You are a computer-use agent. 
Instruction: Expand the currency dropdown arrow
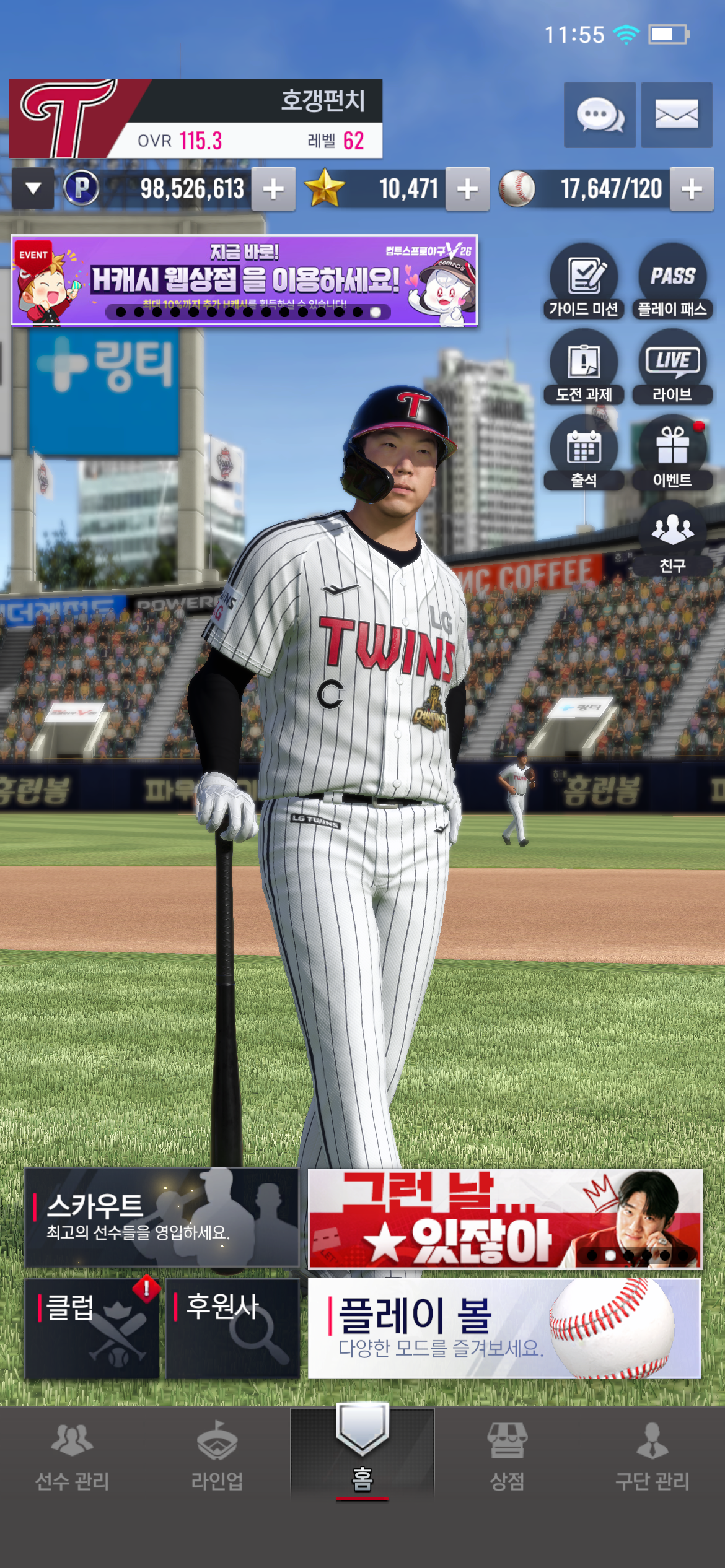point(33,188)
